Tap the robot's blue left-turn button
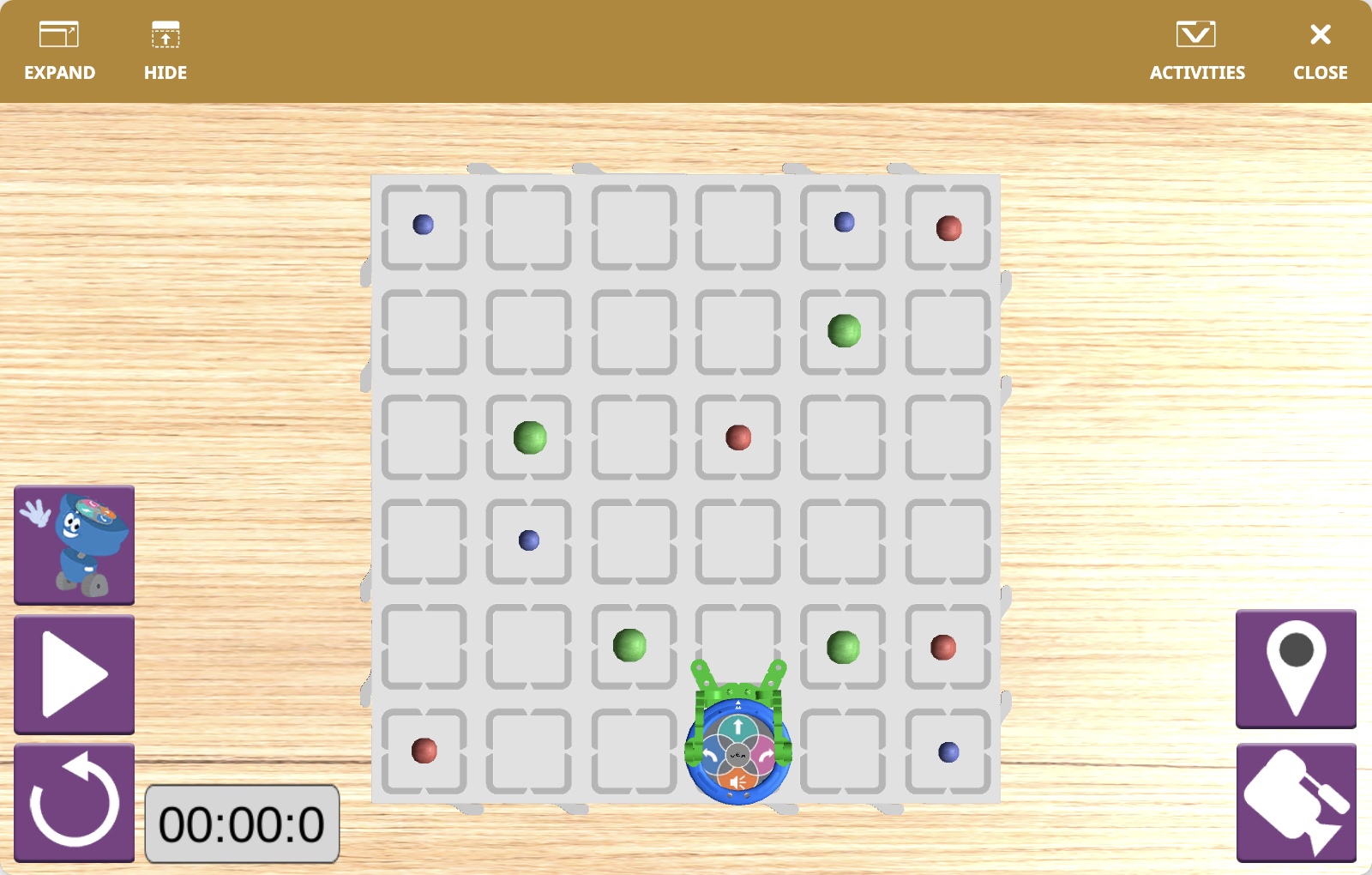 (x=710, y=753)
